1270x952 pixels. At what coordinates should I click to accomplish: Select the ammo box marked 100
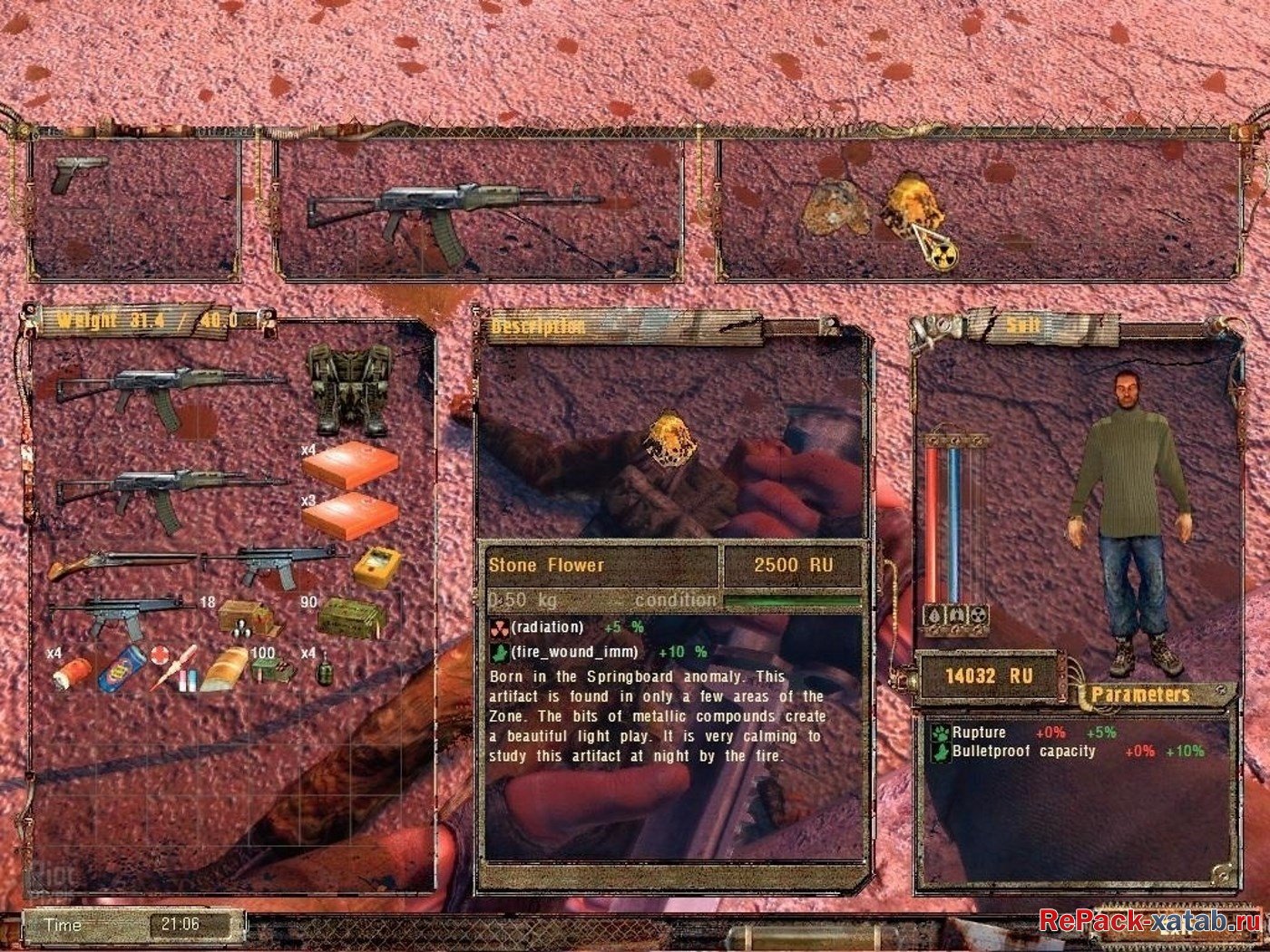point(273,669)
